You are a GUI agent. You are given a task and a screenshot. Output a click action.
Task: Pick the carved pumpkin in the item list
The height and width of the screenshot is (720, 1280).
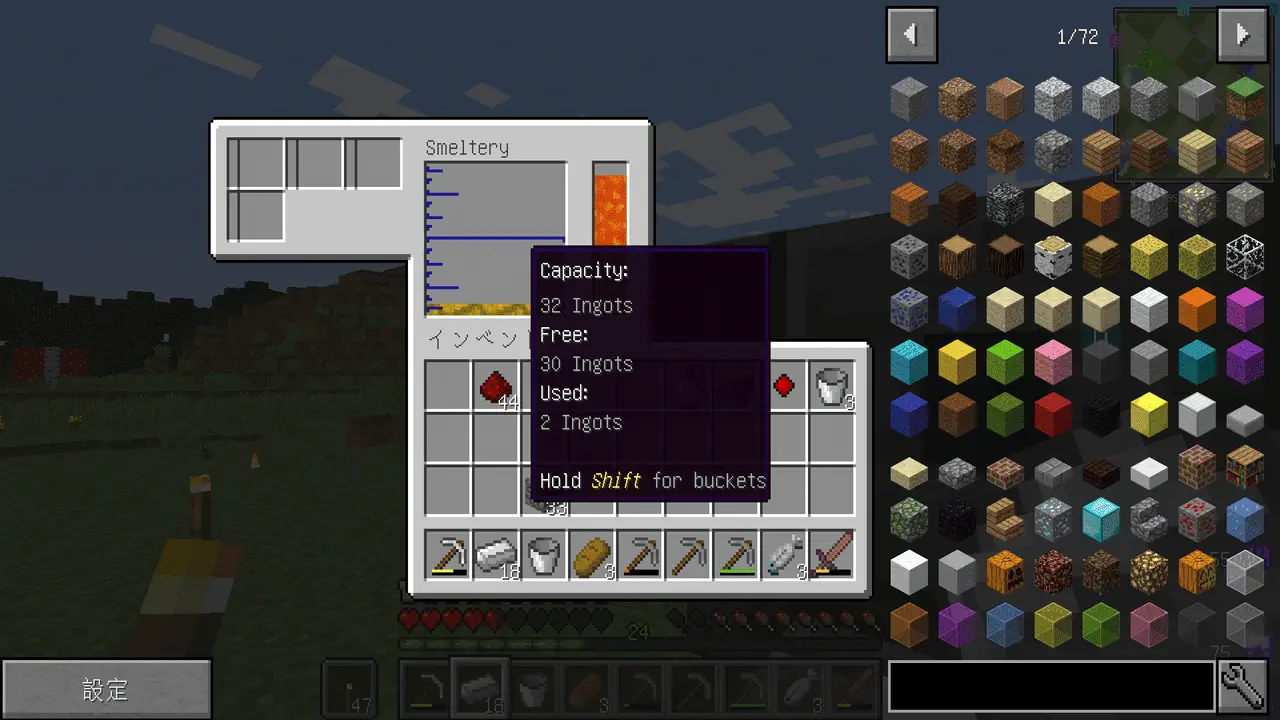pyautogui.click(x=1005, y=571)
